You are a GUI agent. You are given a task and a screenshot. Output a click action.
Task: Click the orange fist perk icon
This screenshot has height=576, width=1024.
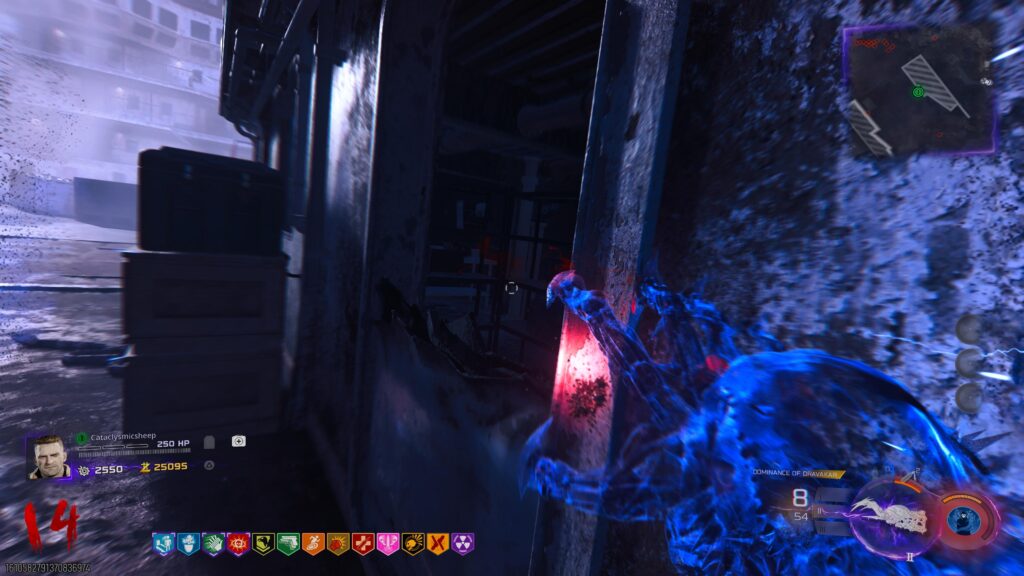tap(338, 544)
